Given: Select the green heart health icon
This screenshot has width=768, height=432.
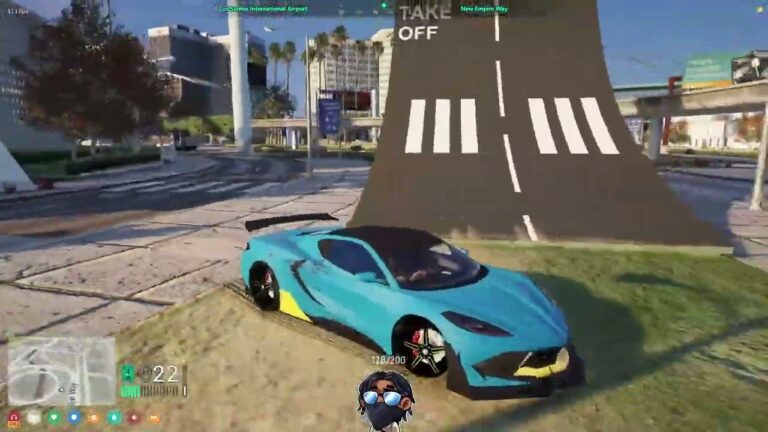Looking at the screenshot, I should 53,417.
